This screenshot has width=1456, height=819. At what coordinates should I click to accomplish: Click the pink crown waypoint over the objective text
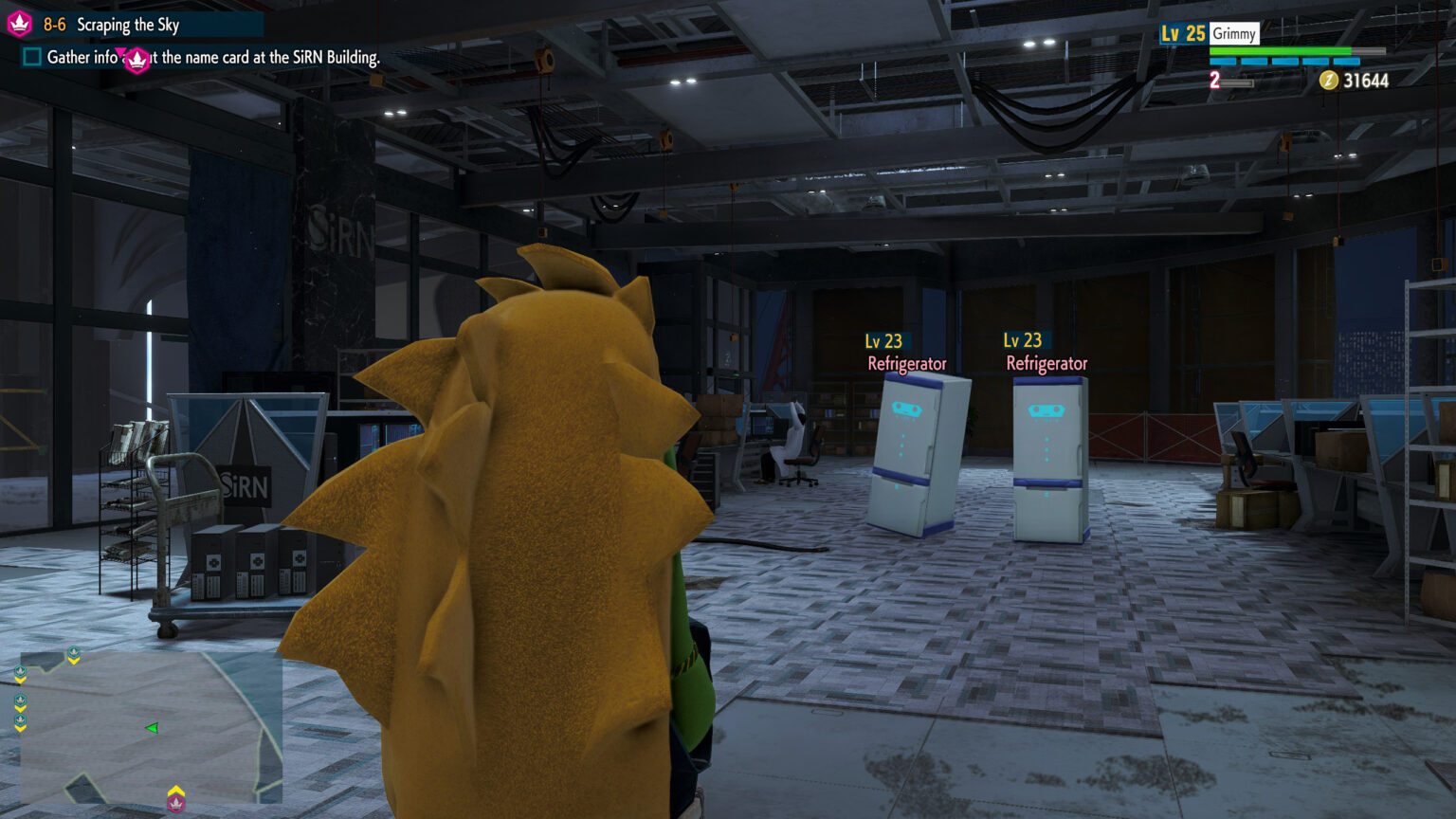(x=137, y=61)
